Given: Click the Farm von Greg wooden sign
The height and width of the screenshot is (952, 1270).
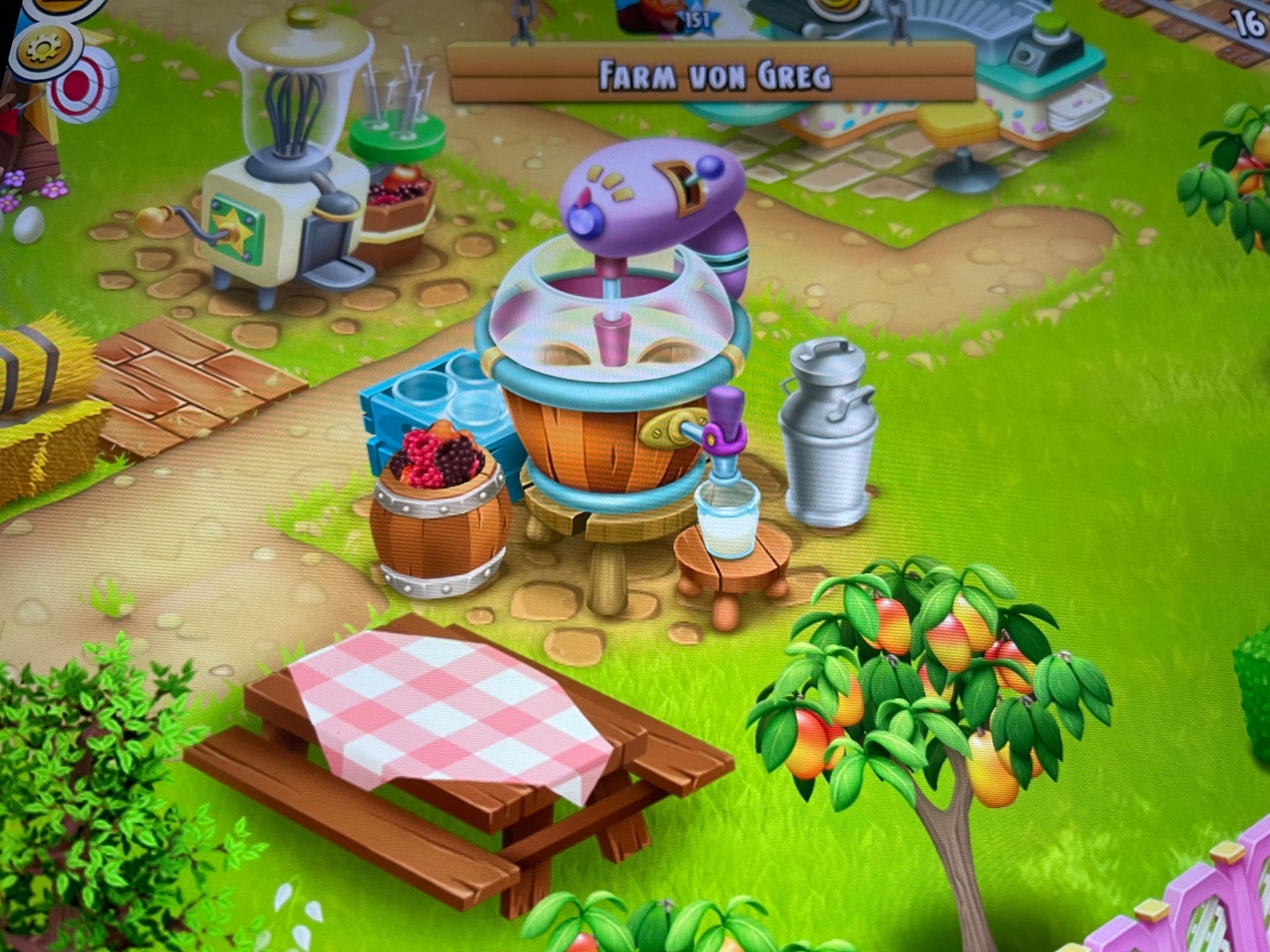Looking at the screenshot, I should [x=711, y=75].
